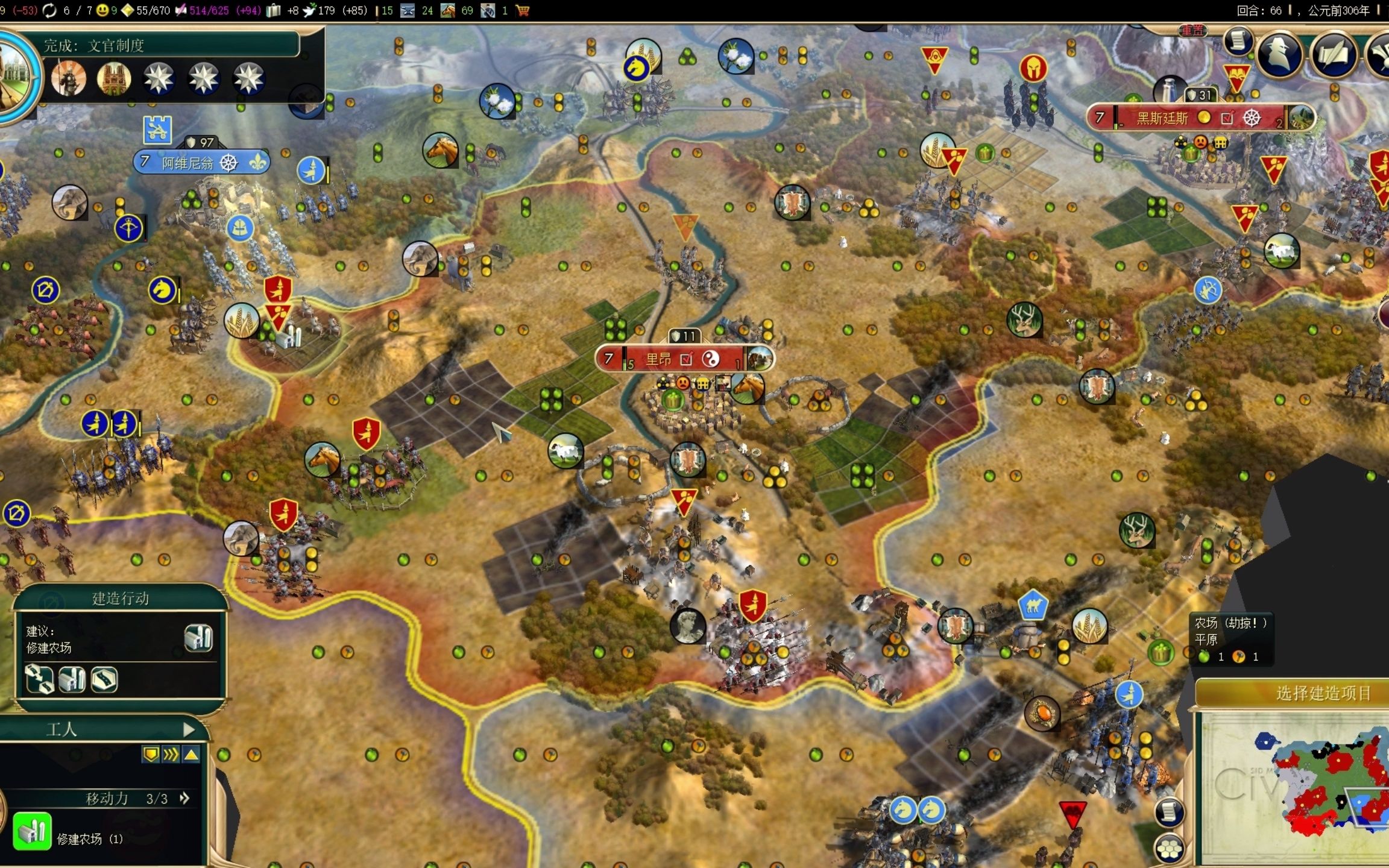Click the yellow shield promotion icon
Image resolution: width=1389 pixels, height=868 pixels.
(150, 754)
